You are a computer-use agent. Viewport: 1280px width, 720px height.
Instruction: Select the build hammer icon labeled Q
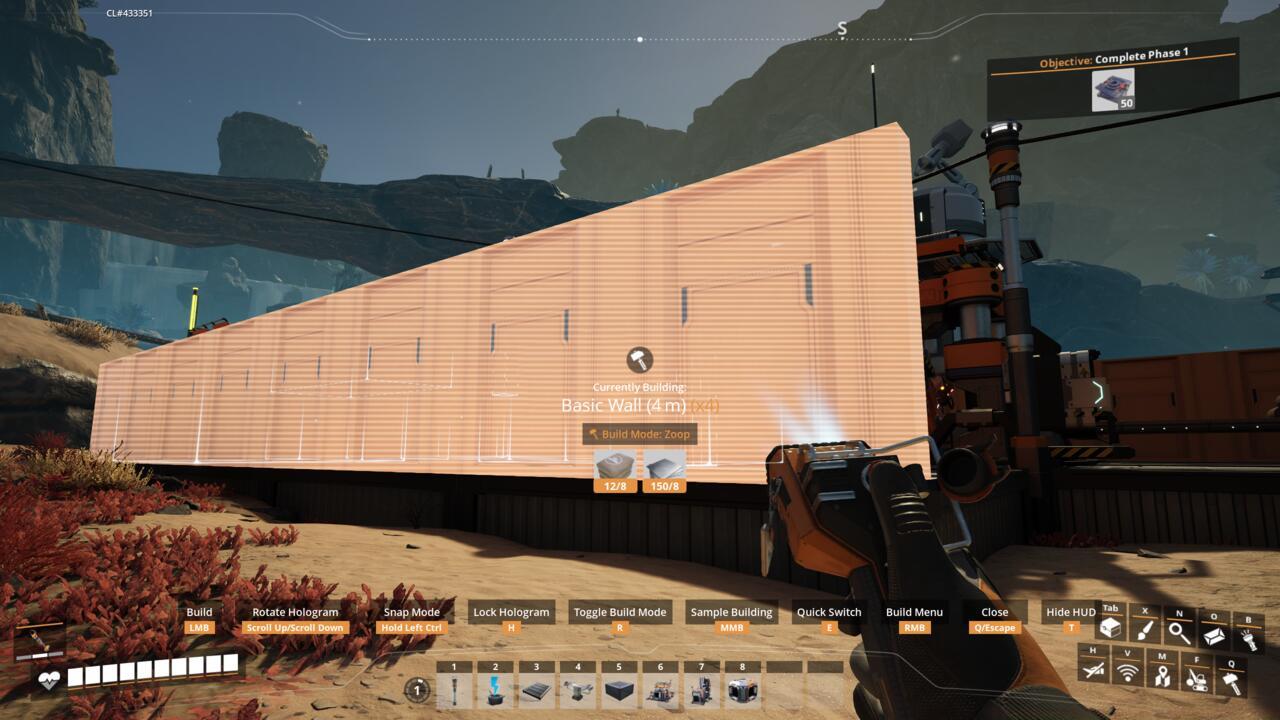(x=1232, y=680)
